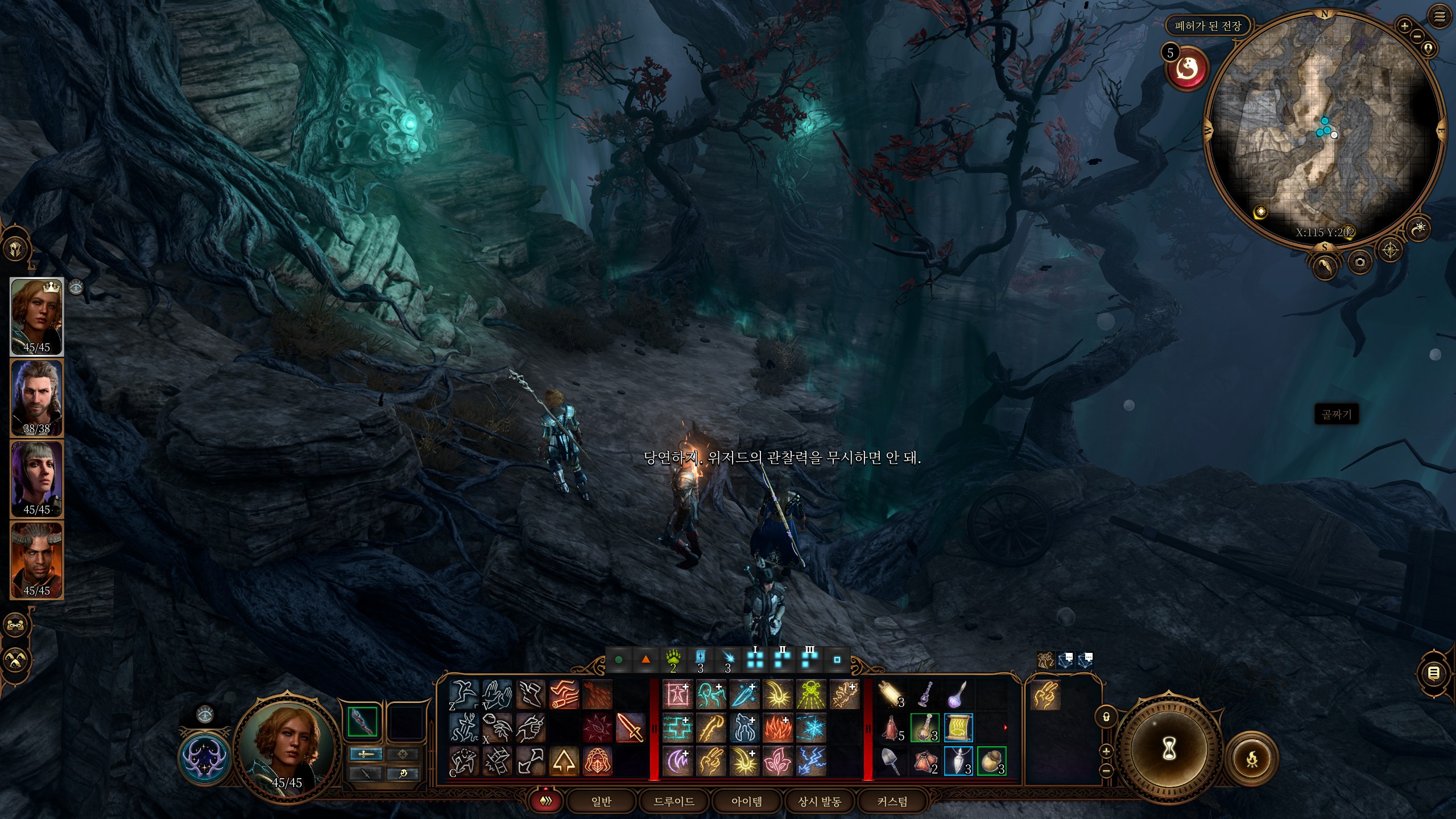Activate the green poison skull spell

pos(810,694)
